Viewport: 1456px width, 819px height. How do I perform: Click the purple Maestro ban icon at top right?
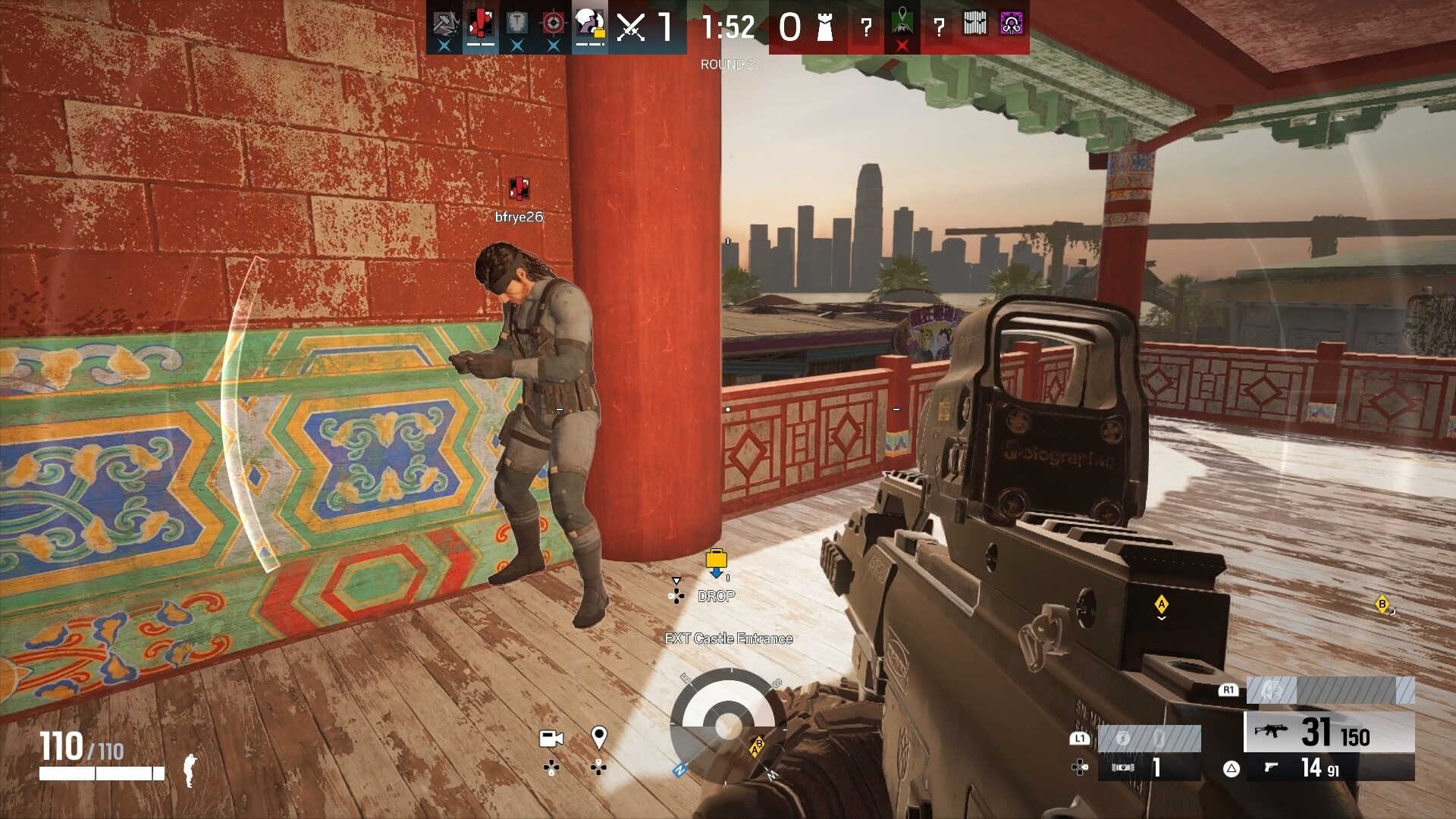pyautogui.click(x=1010, y=25)
